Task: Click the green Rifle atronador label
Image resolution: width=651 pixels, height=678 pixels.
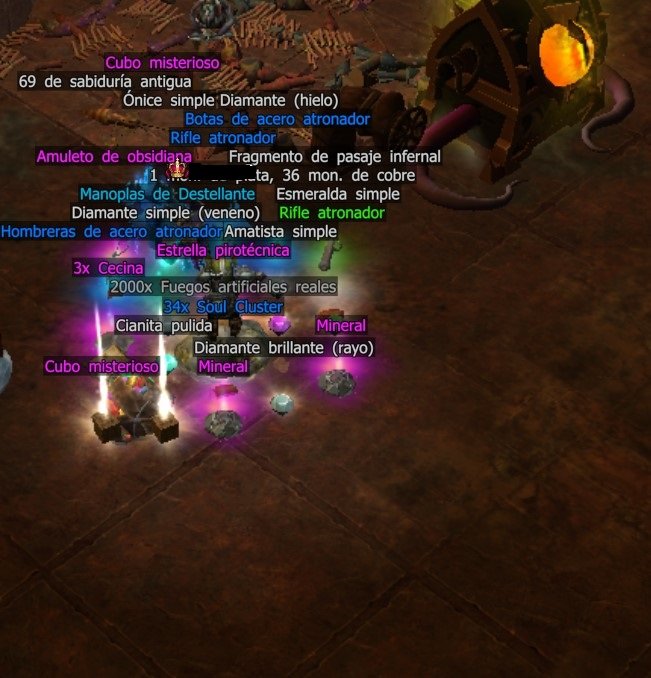Action: (x=331, y=213)
